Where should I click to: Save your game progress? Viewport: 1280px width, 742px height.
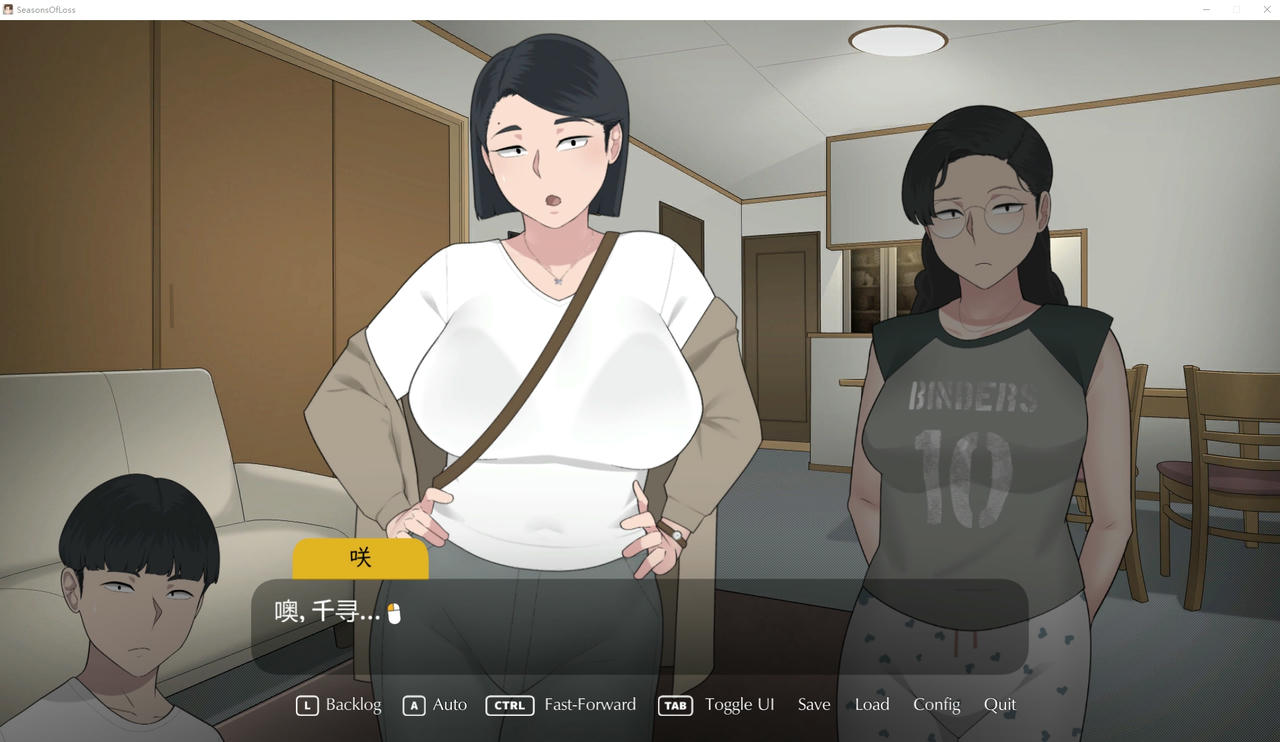813,705
